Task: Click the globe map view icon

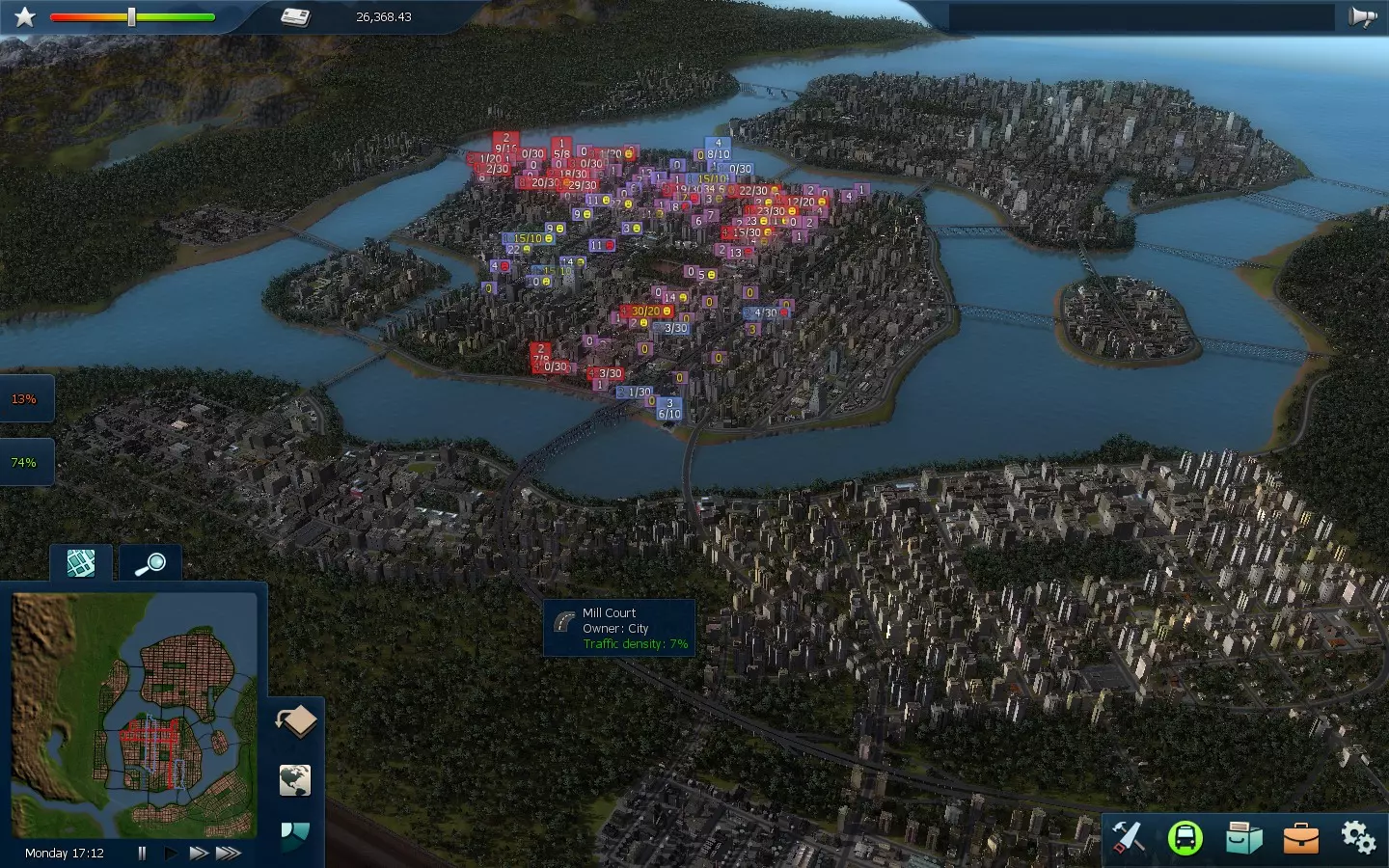Action: point(295,779)
